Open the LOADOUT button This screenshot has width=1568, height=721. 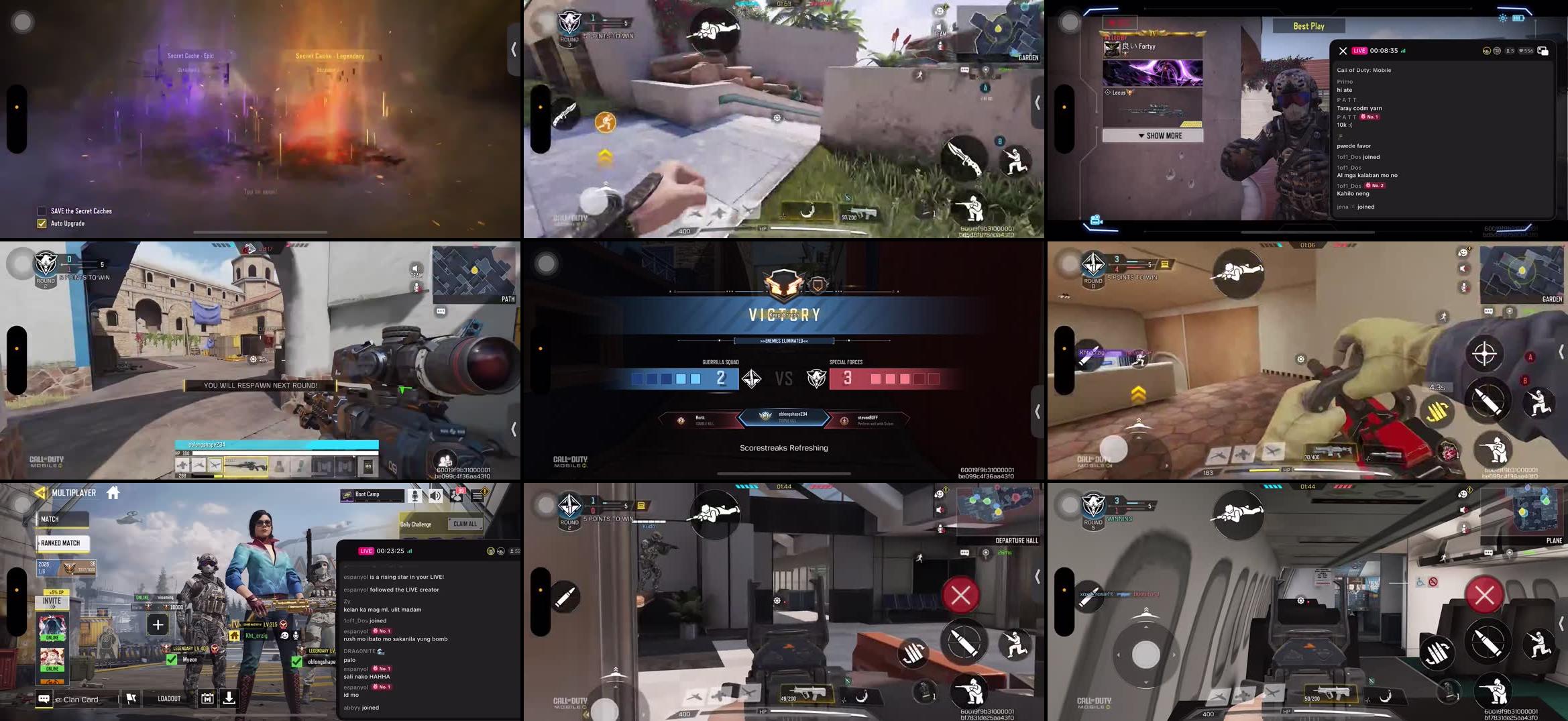pos(169,699)
